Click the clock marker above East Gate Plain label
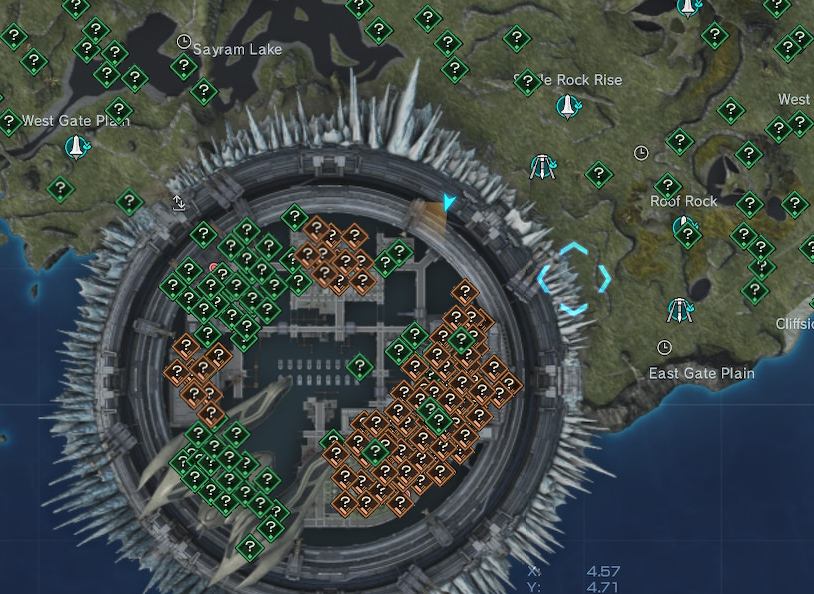814x594 pixels. pyautogui.click(x=664, y=347)
